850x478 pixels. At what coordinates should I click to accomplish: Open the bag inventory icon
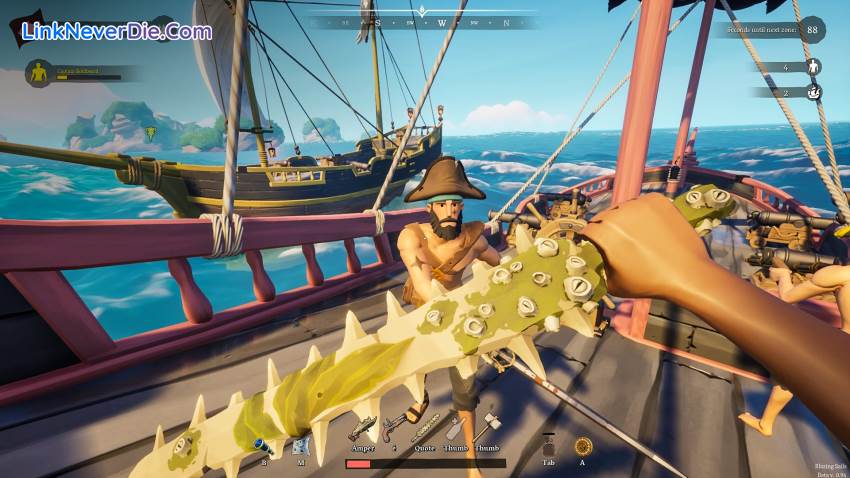547,445
